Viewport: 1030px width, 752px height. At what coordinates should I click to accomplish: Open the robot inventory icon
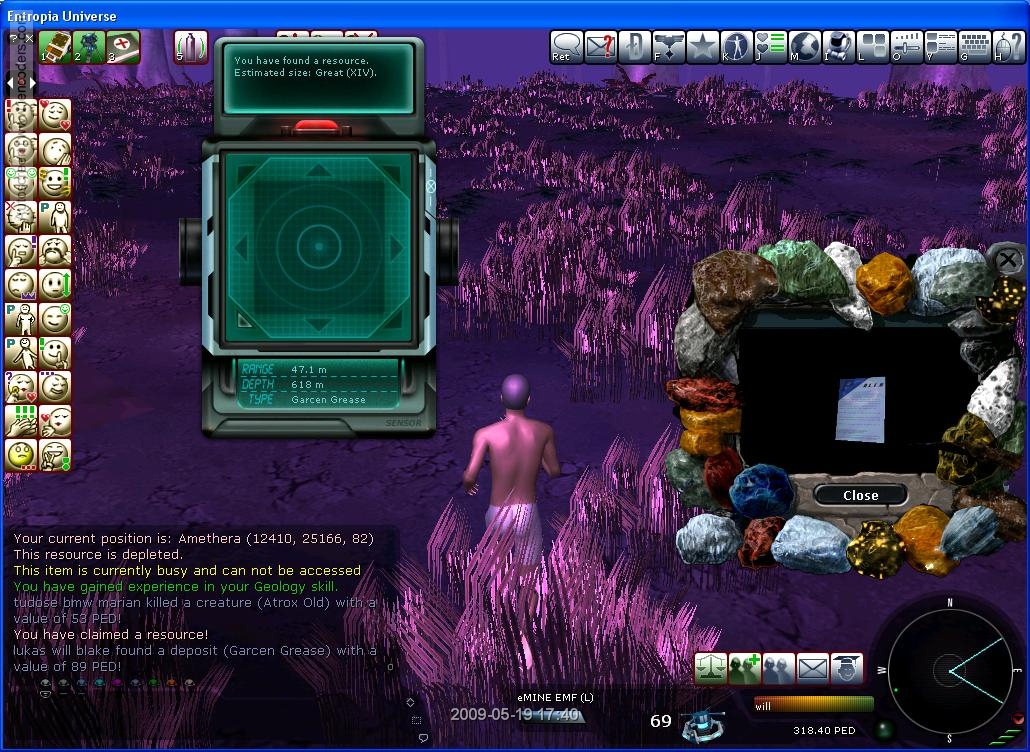839,47
